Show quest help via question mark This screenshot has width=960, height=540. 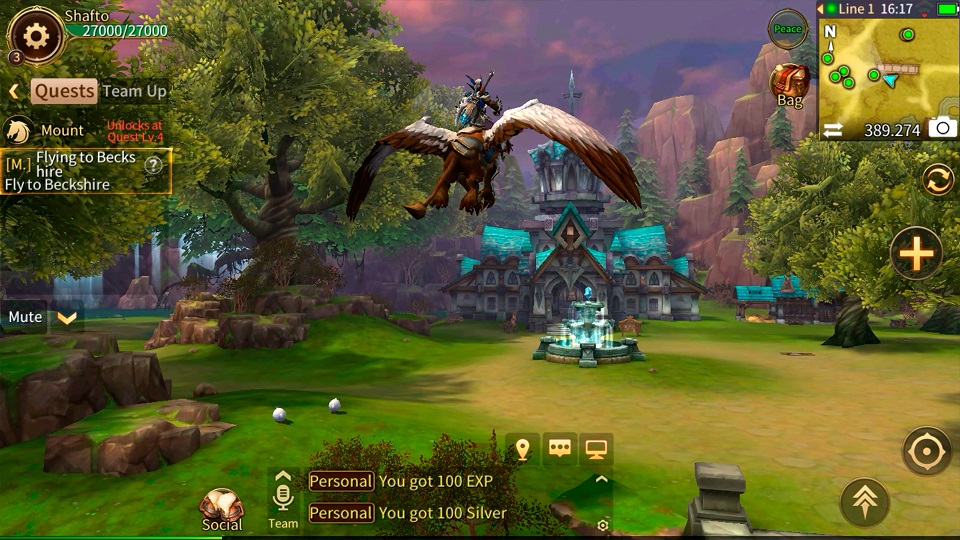point(153,165)
